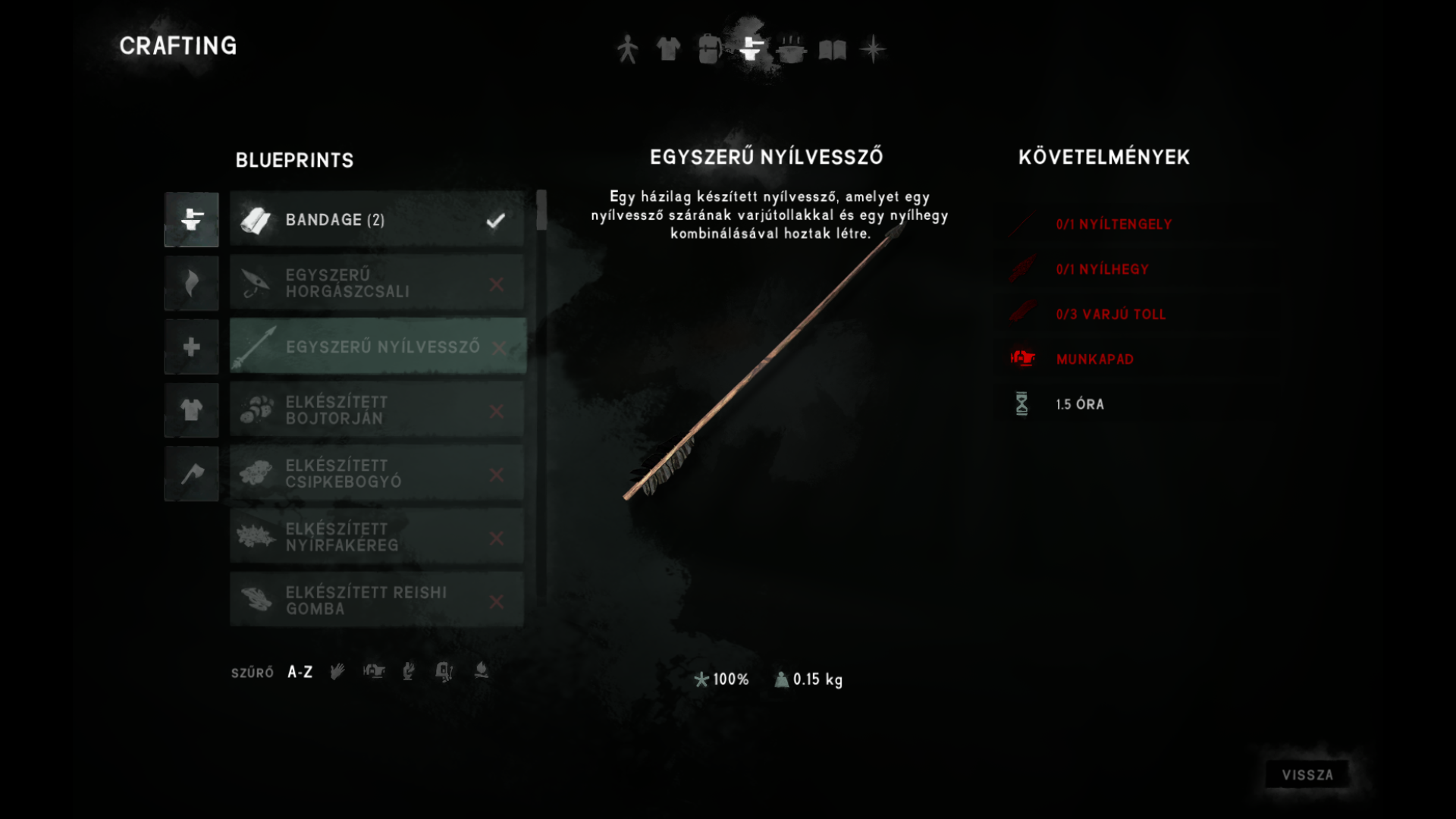The image size is (1456, 819).
Task: Filter blueprints by the flame category
Action: click(x=191, y=284)
